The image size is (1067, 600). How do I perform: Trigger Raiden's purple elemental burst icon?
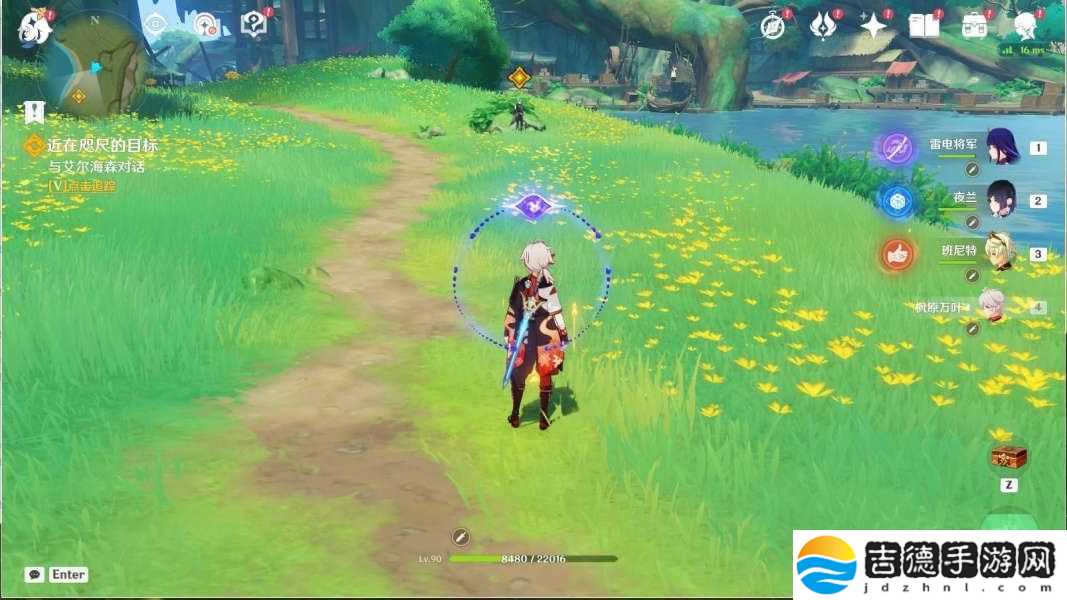click(897, 148)
